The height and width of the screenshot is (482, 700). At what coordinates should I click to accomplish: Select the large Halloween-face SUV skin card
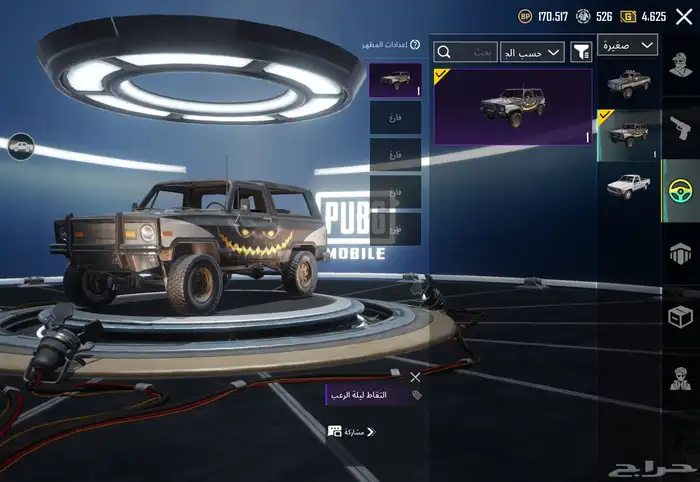[x=512, y=106]
